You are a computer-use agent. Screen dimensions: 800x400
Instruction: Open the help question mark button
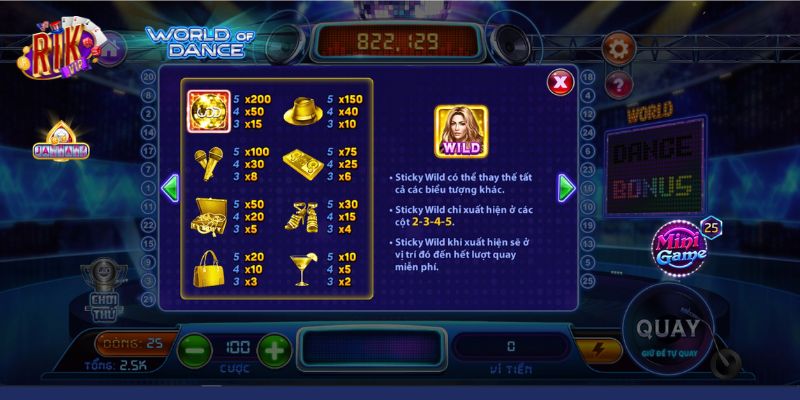tap(619, 83)
